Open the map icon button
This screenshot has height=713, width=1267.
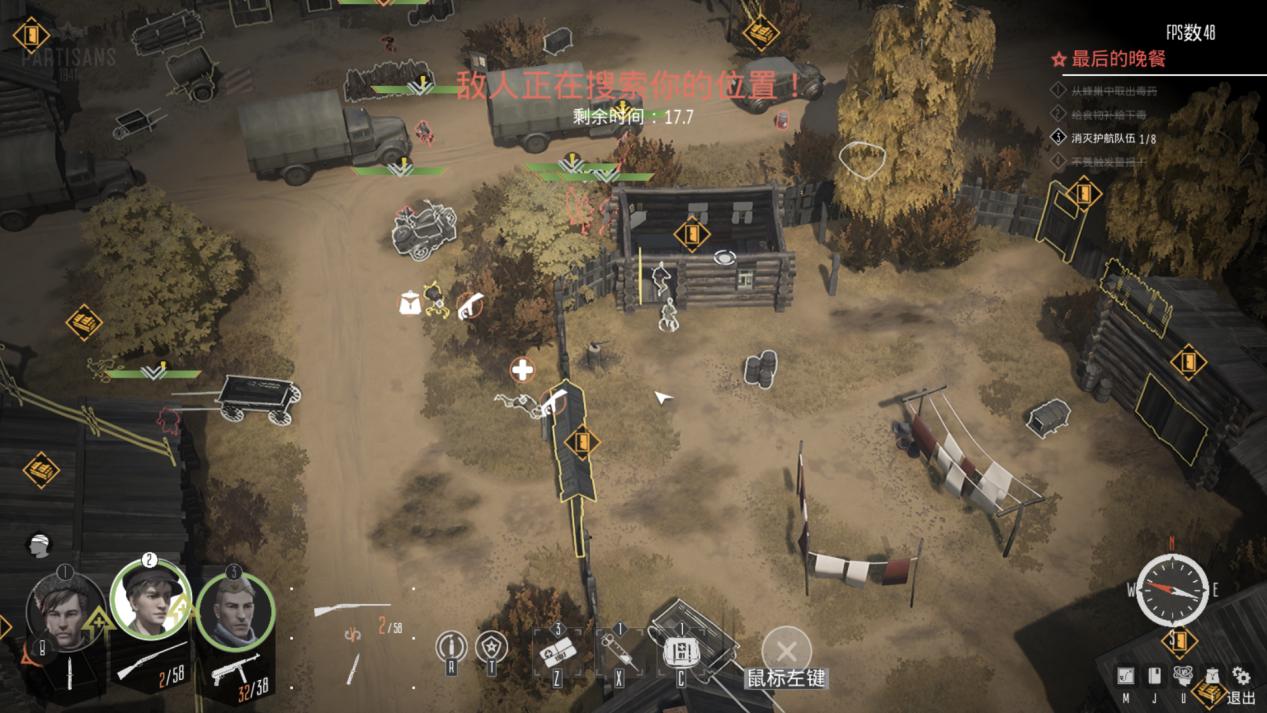(x=1126, y=676)
